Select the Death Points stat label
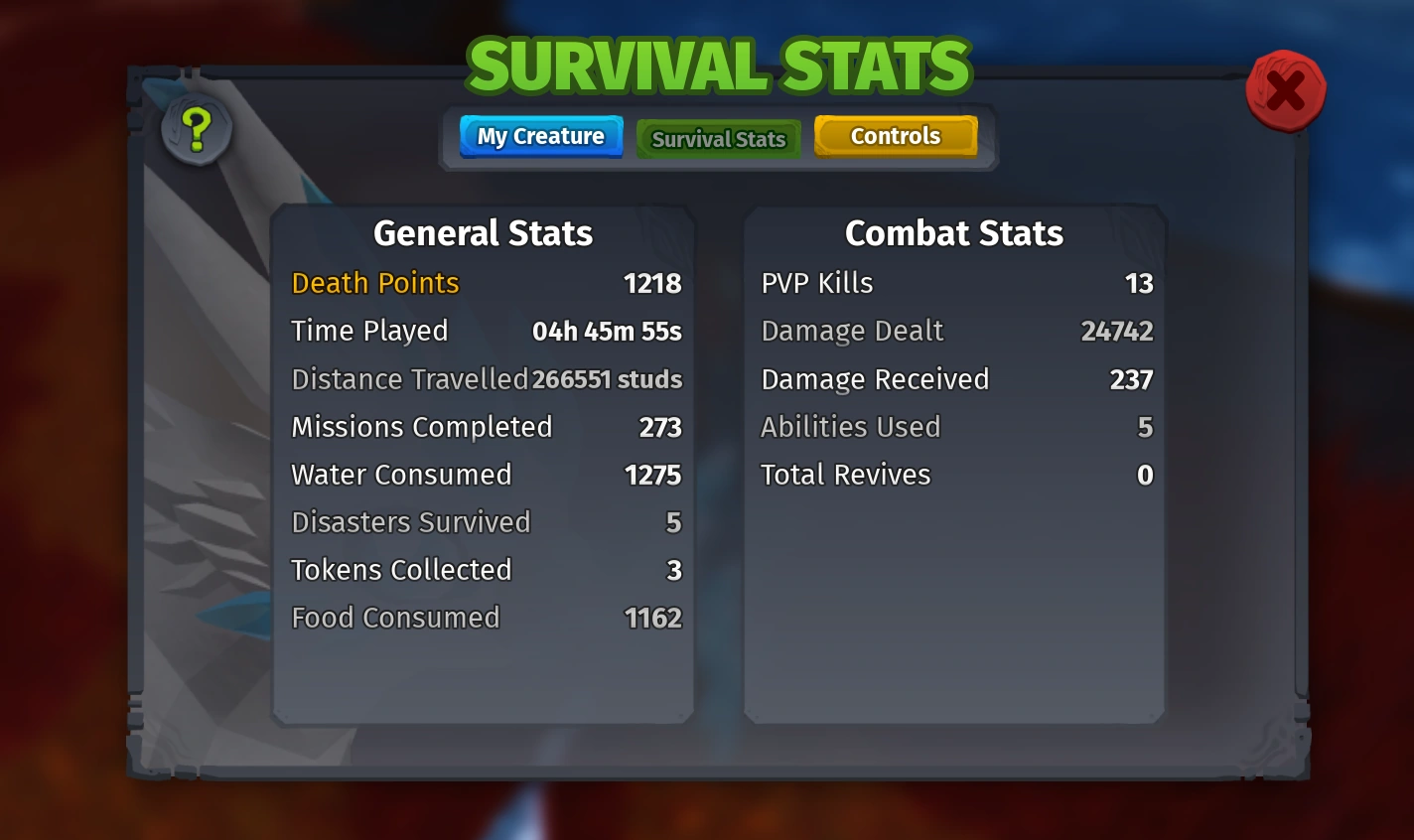 374,284
